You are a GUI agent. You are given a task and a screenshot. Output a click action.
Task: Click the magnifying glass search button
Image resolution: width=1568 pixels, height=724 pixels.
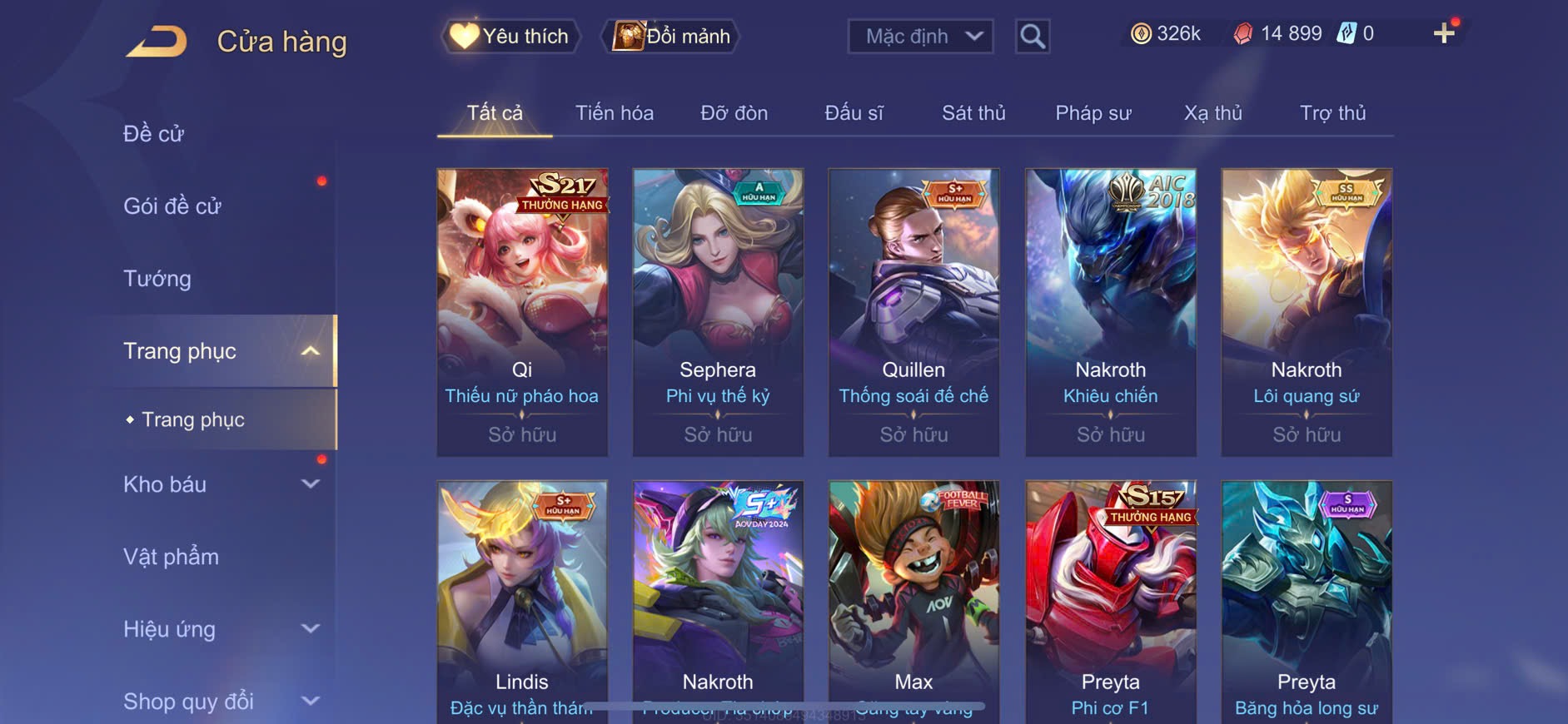(1032, 37)
